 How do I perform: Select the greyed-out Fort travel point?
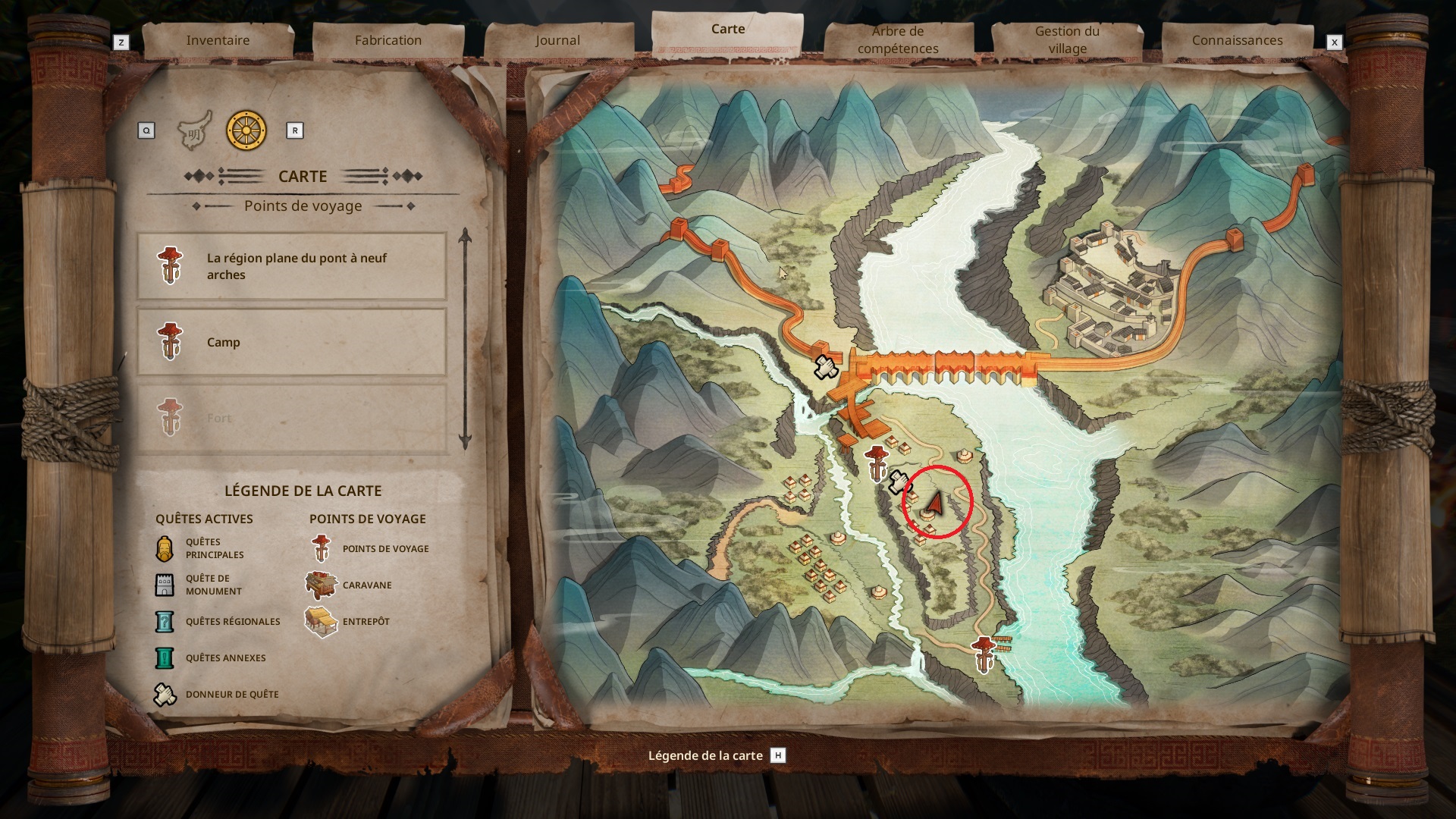pyautogui.click(x=292, y=418)
